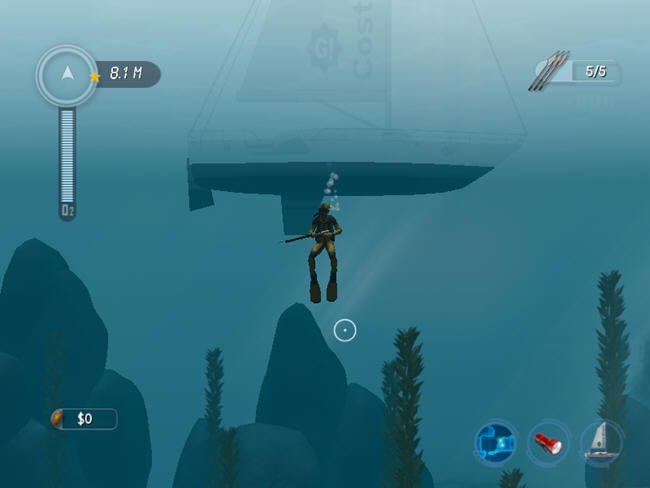Viewport: 650px width, 488px height.
Task: Click the compass dial
Action: pos(66,74)
